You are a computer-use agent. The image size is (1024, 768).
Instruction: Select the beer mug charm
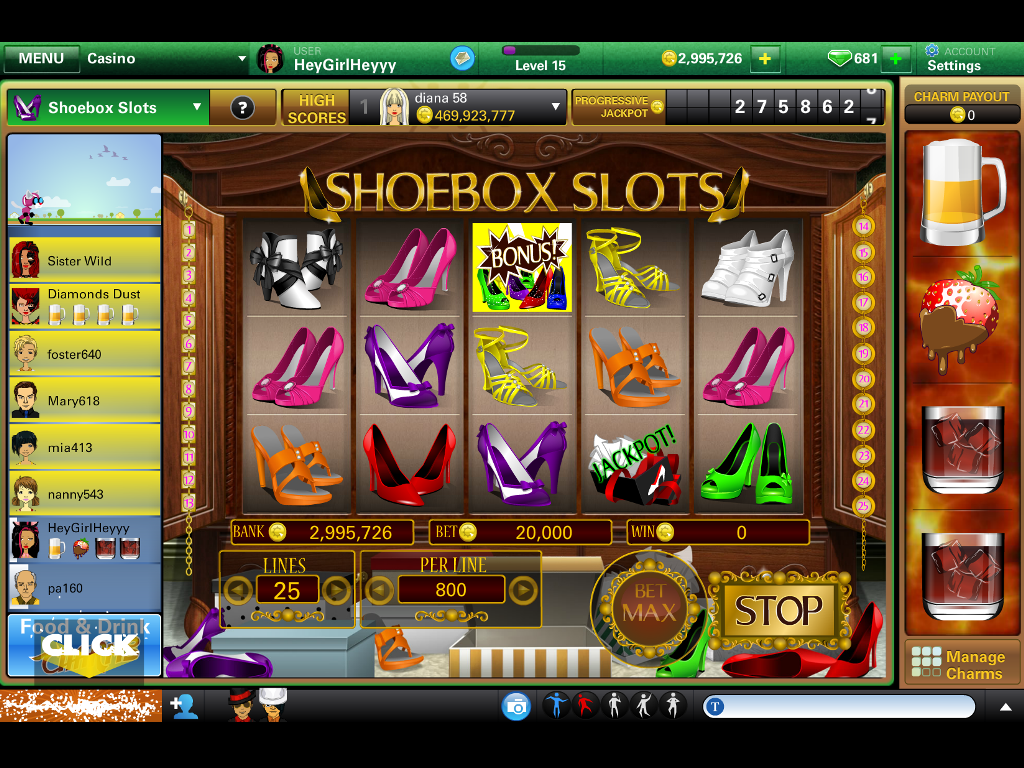961,191
